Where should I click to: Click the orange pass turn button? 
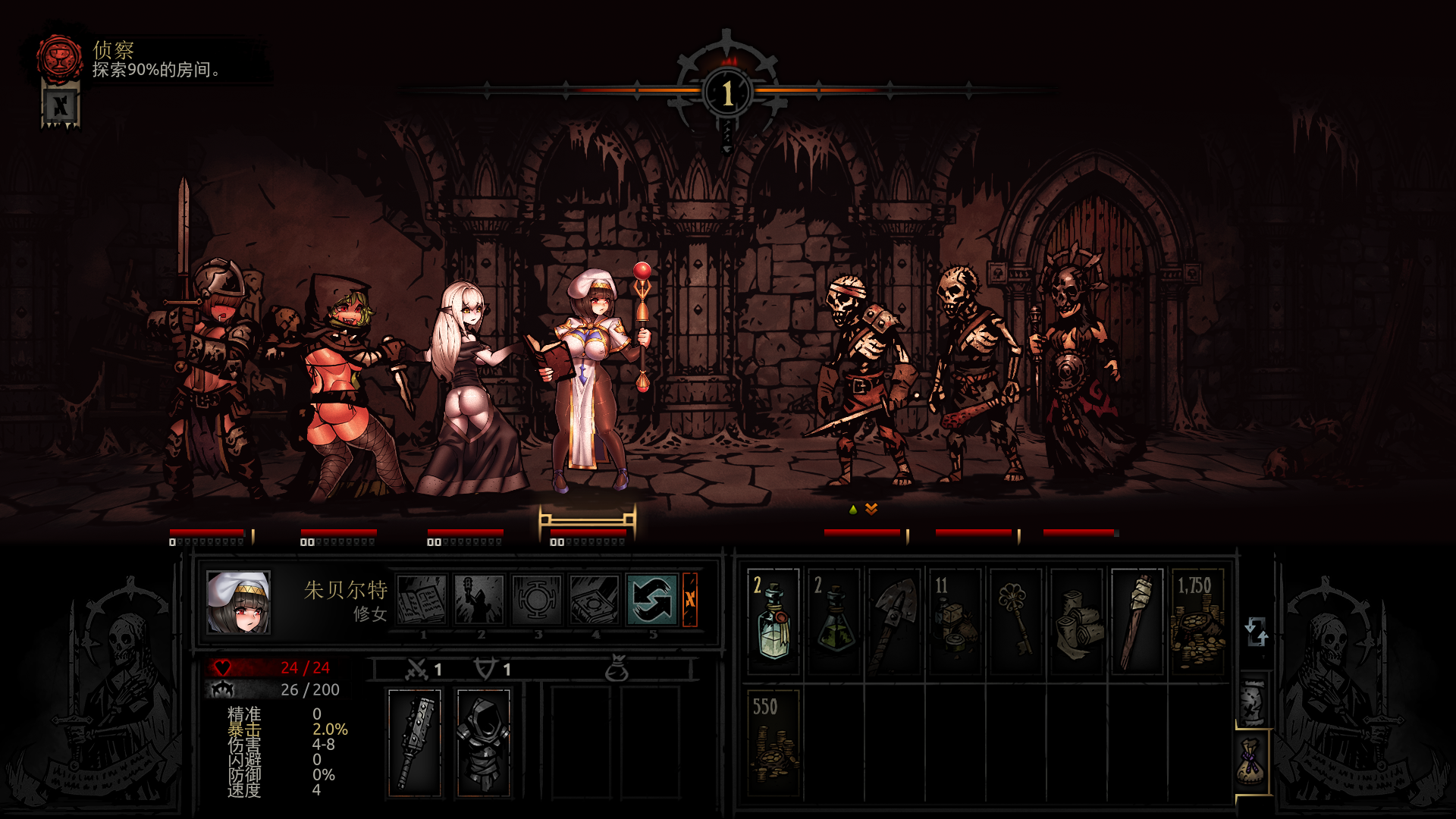(x=690, y=599)
